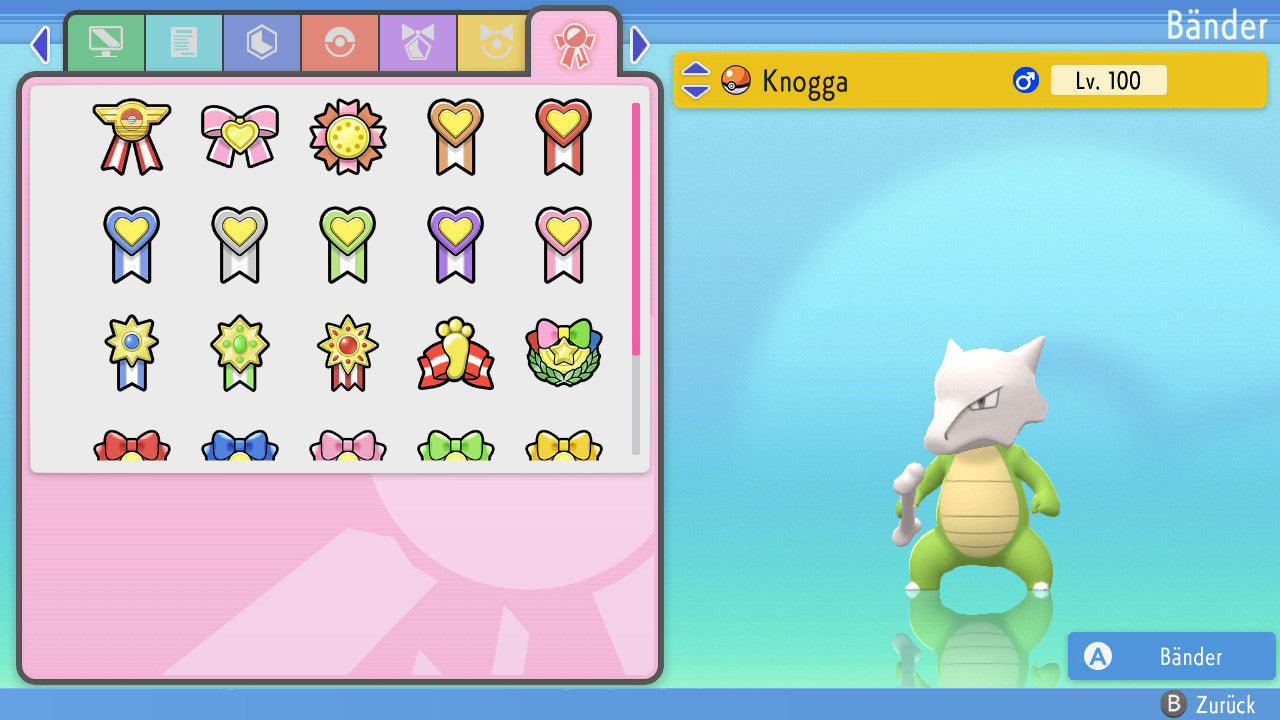This screenshot has height=720, width=1280.
Task: Open the purple contest moves tab
Action: (x=418, y=42)
